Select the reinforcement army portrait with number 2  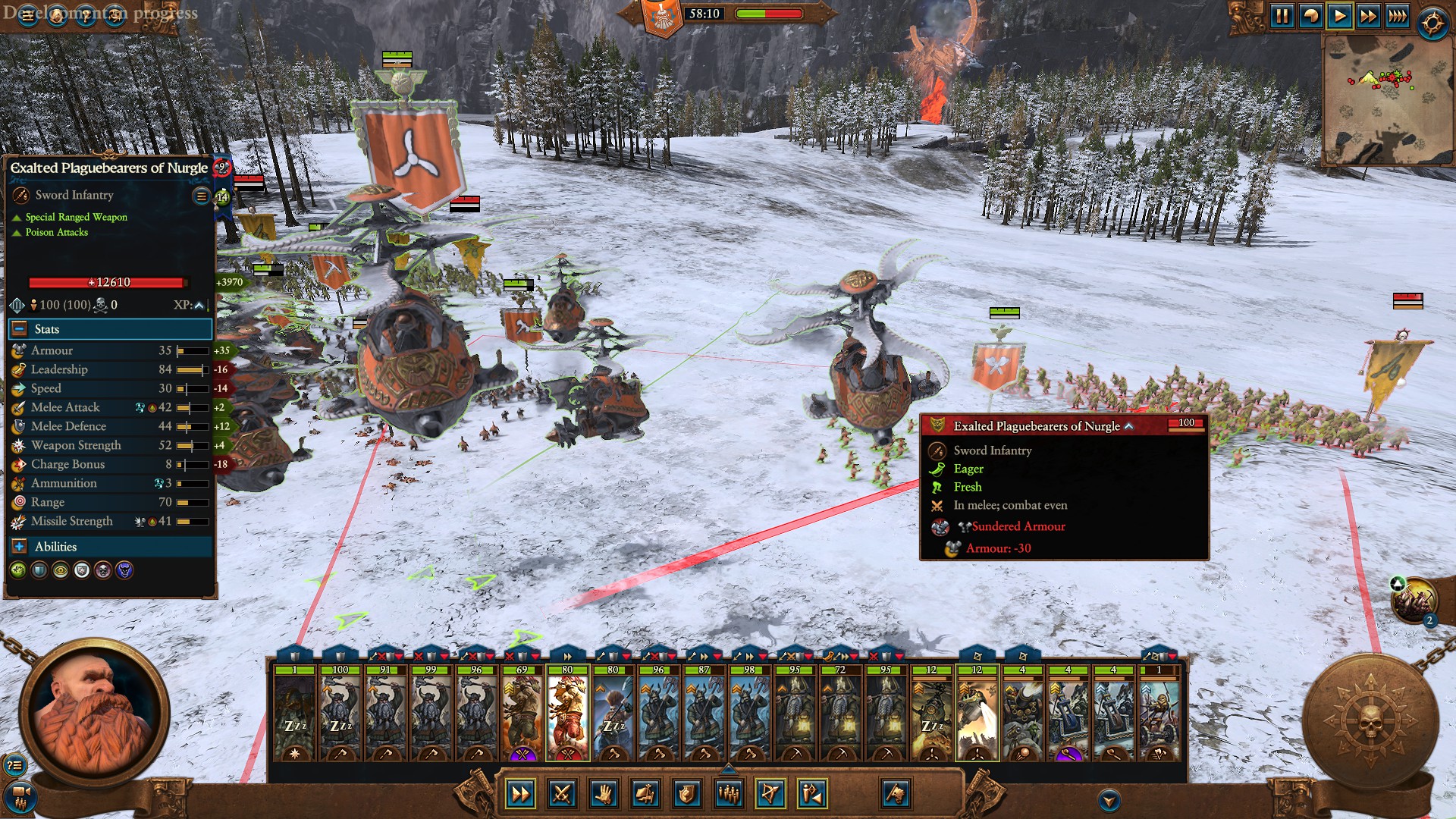(1413, 601)
